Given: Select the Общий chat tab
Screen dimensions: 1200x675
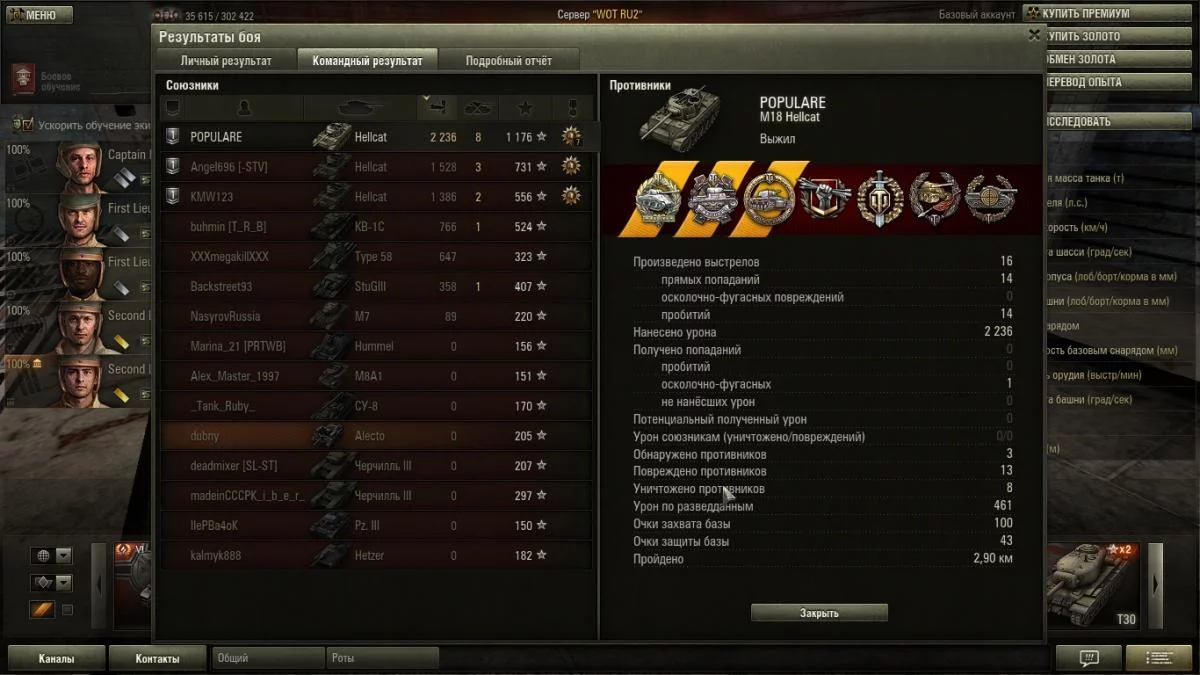Looking at the screenshot, I should [267, 659].
